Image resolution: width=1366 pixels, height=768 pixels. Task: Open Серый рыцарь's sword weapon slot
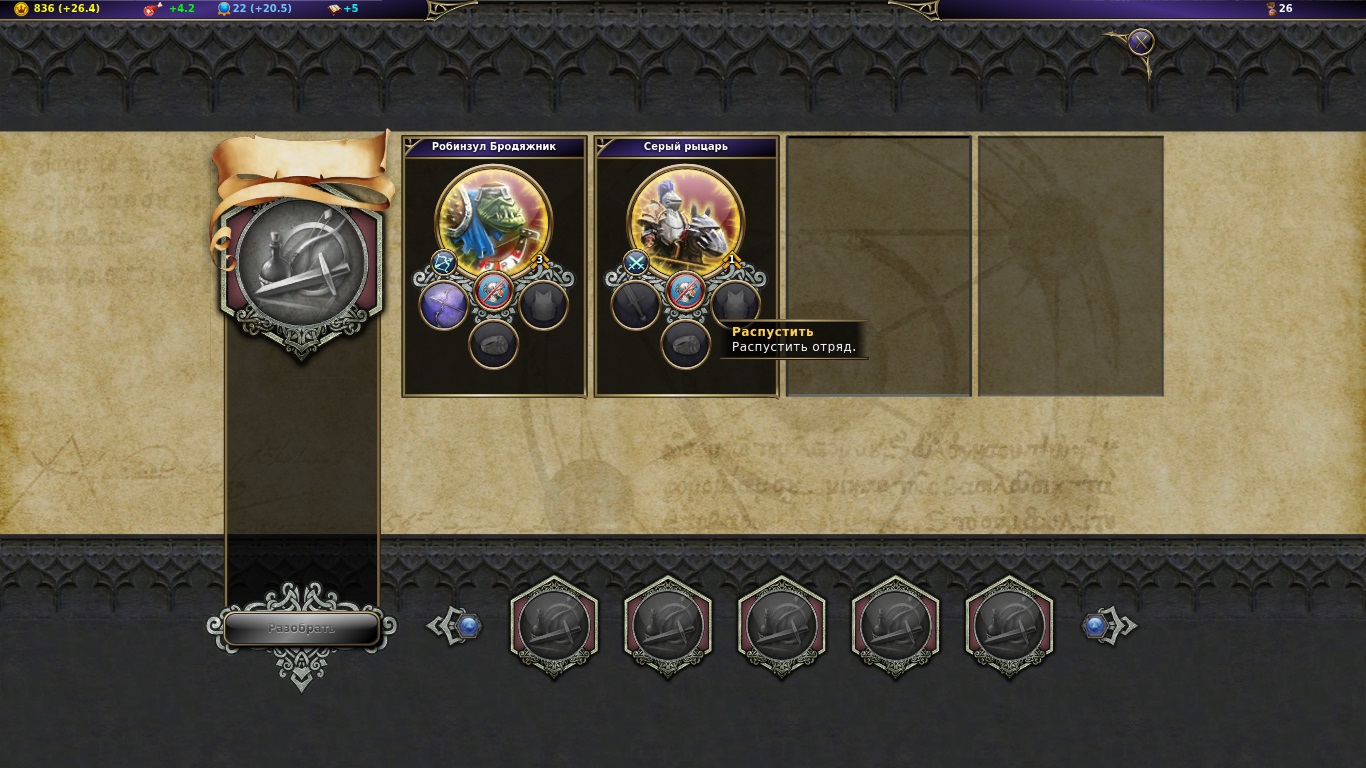pyautogui.click(x=636, y=305)
